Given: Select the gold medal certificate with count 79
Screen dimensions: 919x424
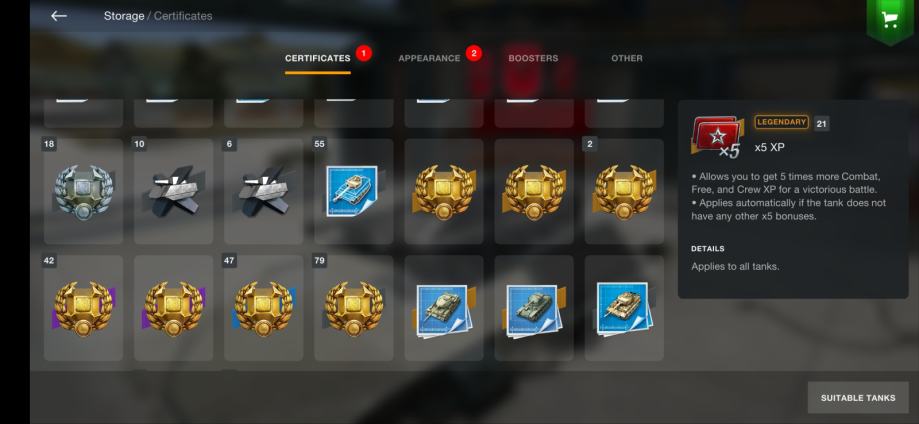Looking at the screenshot, I should 353,307.
